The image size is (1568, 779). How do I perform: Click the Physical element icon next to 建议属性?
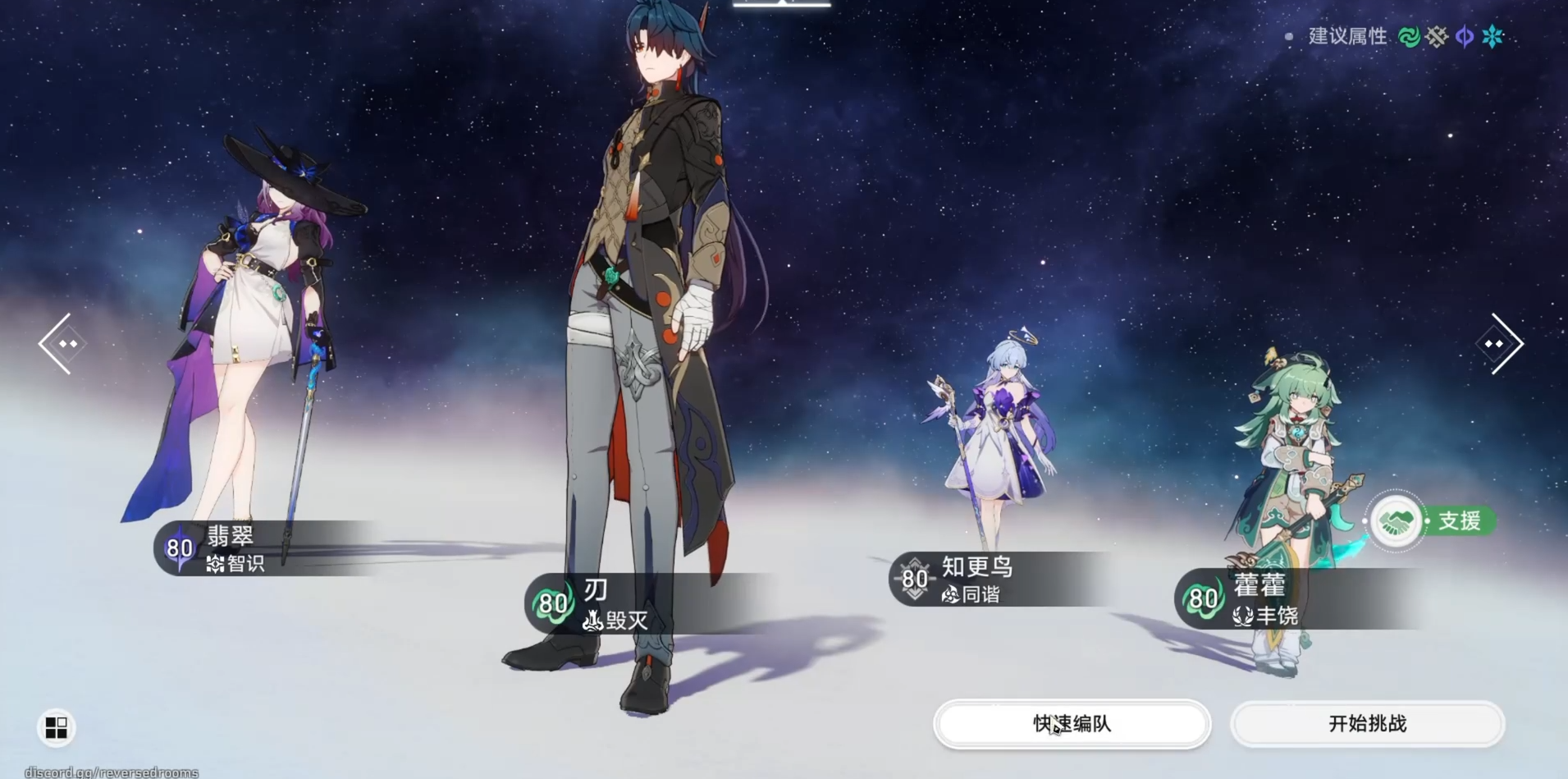pos(1436,36)
